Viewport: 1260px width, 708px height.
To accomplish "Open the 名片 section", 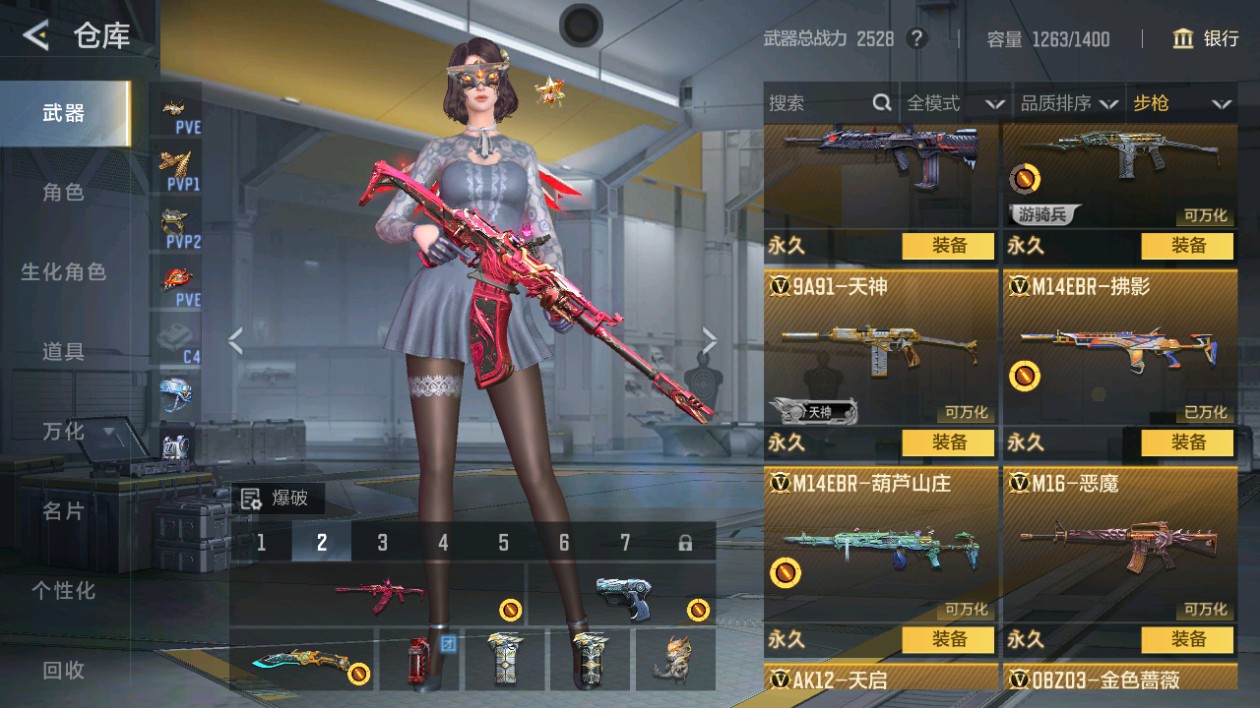I will click(x=64, y=511).
